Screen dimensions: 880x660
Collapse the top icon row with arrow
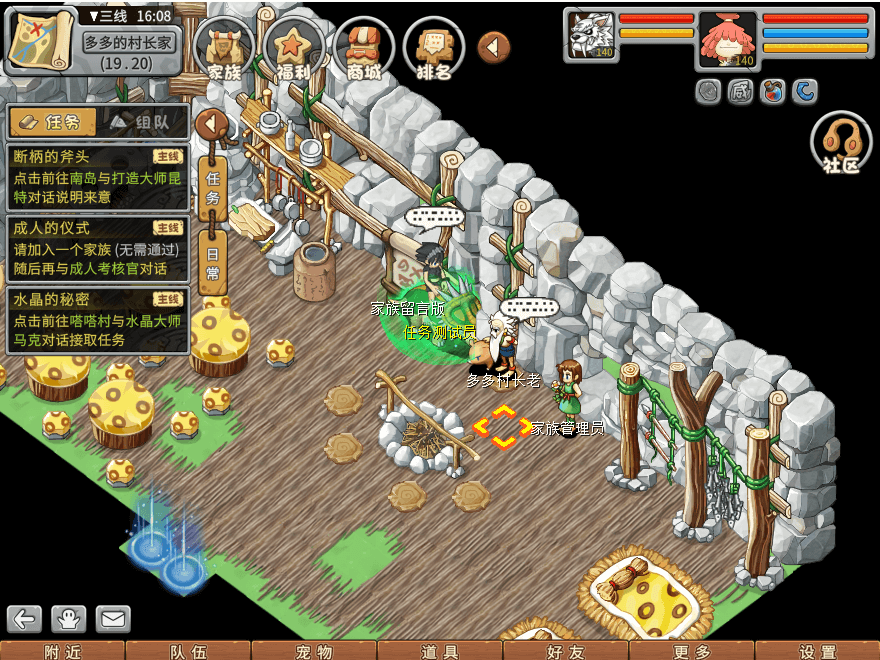pyautogui.click(x=493, y=46)
